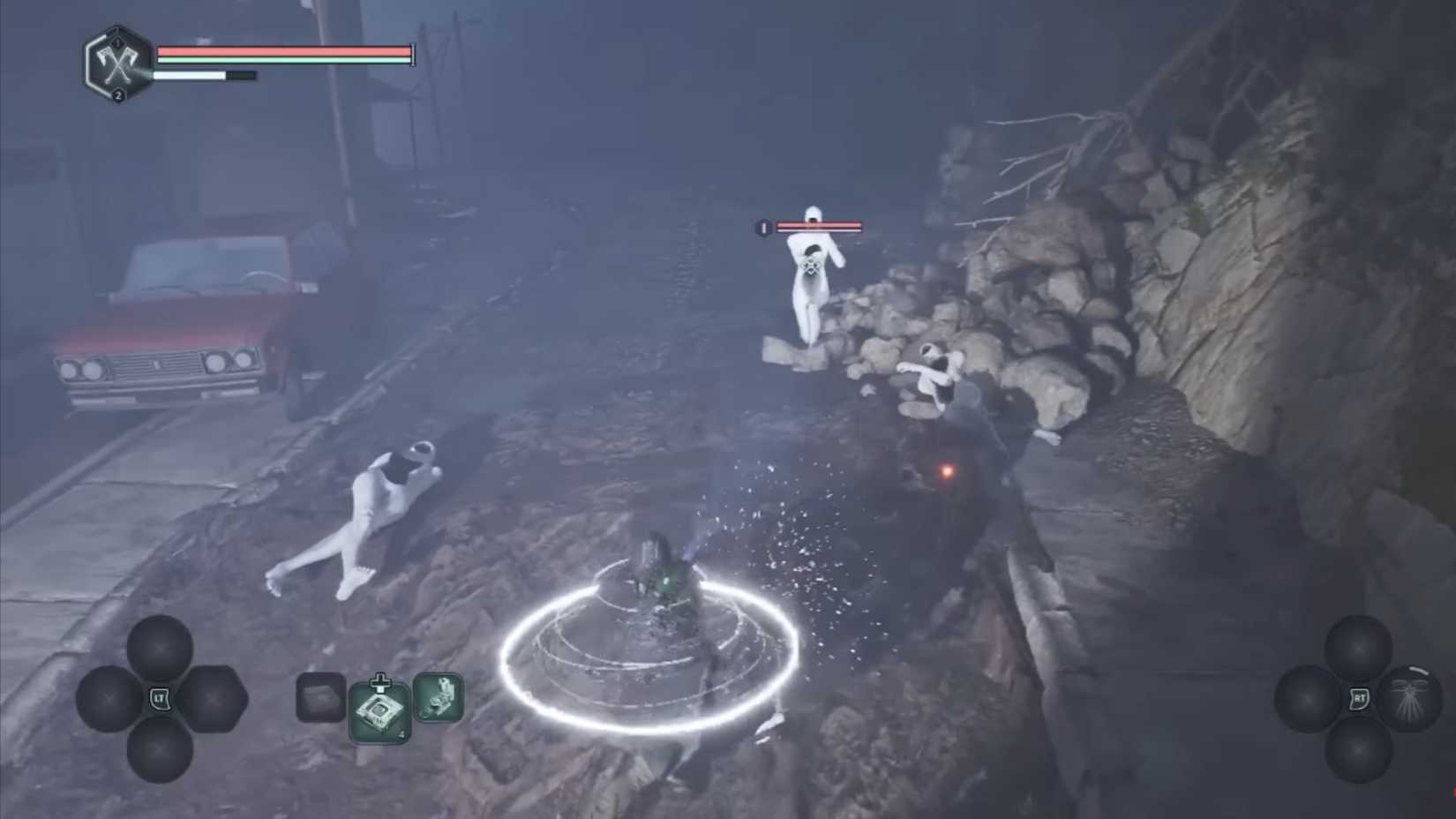Choose the dimmed grey item slot
This screenshot has width=1456, height=819.
point(320,698)
